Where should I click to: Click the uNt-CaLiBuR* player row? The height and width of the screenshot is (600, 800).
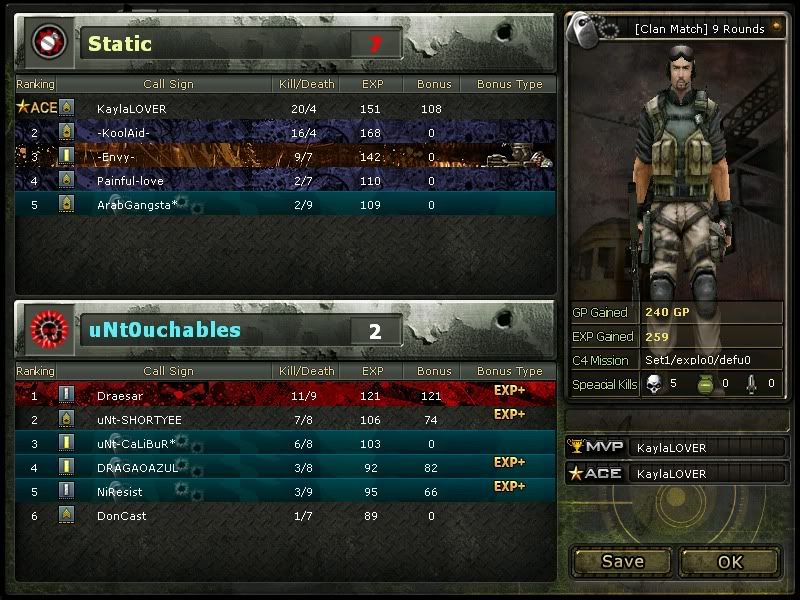point(285,443)
